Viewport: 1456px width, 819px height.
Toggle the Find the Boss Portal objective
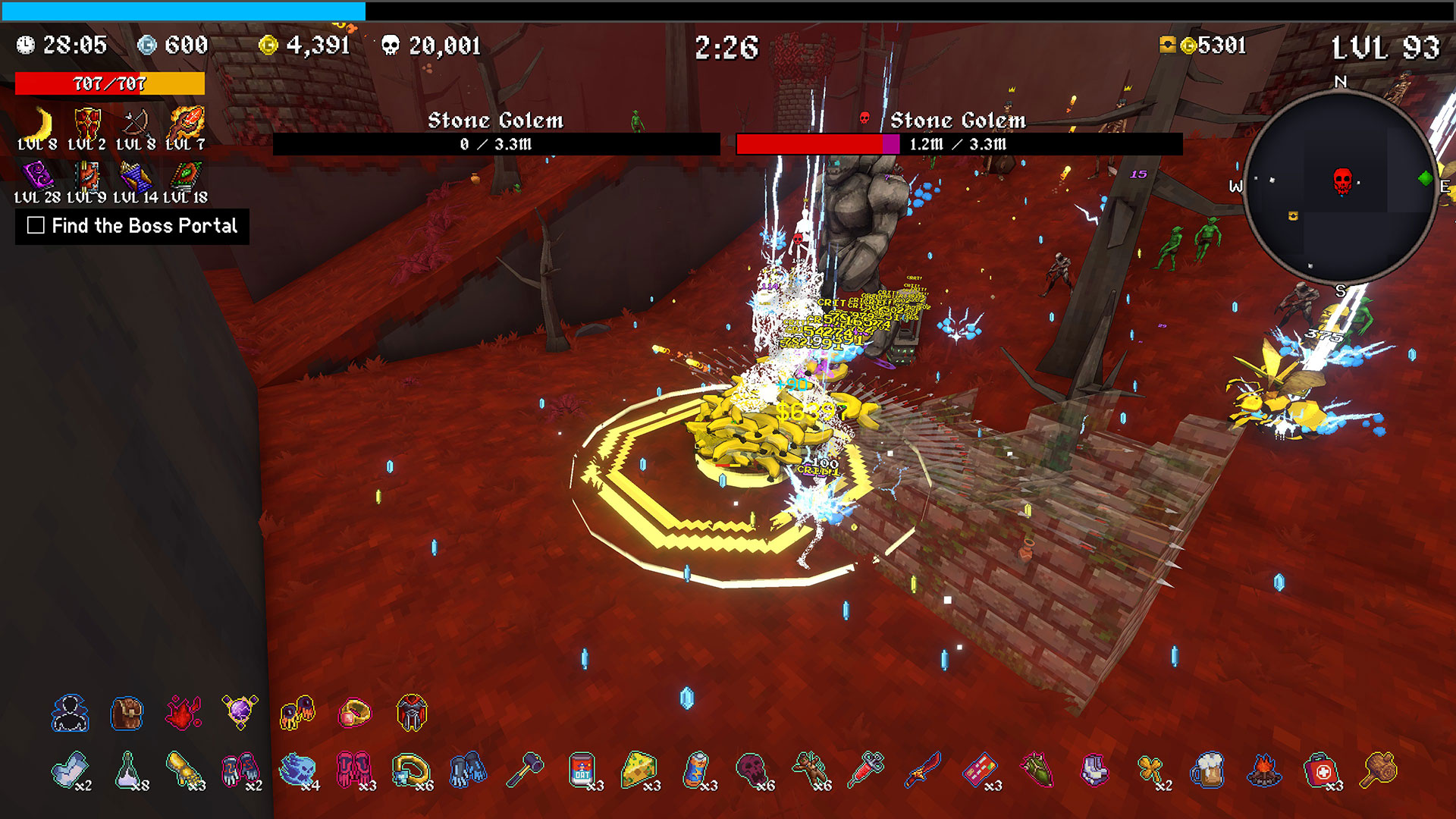(x=36, y=225)
